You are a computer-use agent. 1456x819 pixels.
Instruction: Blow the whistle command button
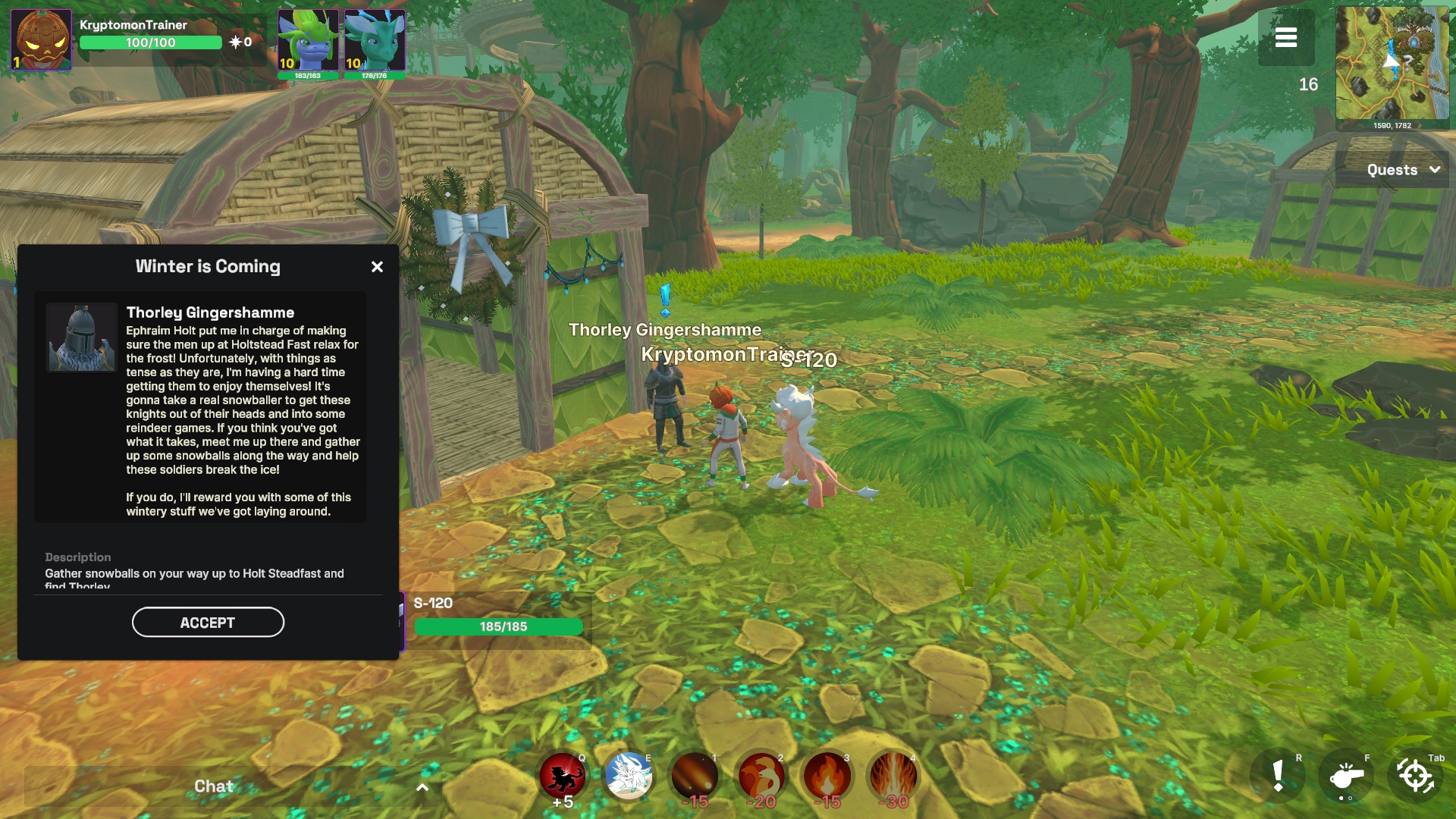(1346, 777)
